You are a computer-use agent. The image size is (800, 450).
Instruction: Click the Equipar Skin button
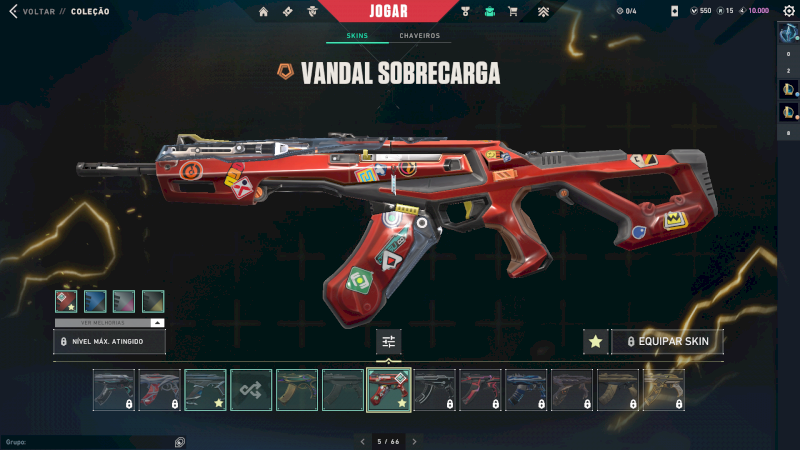667,342
